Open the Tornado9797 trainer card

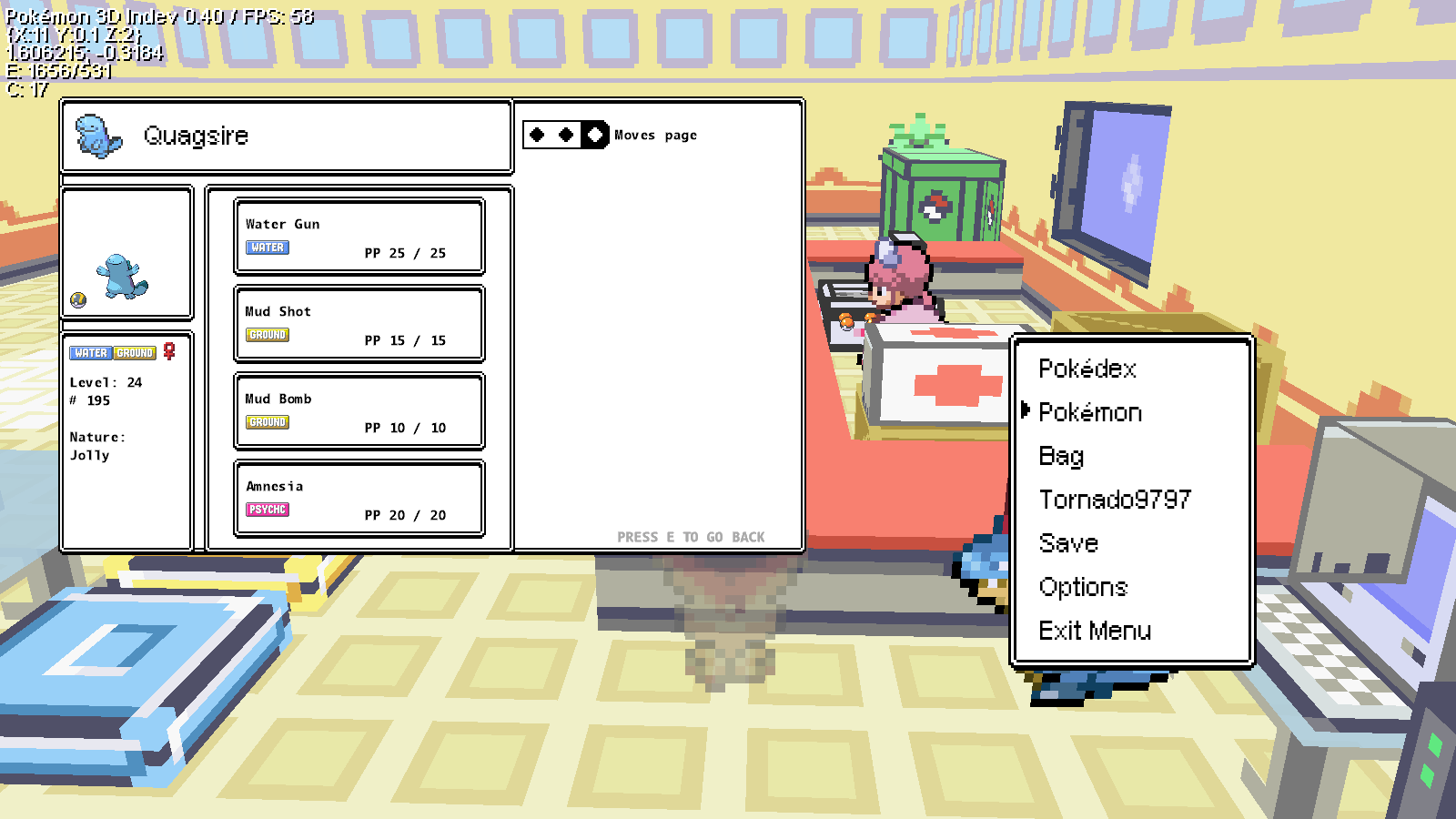[1115, 500]
